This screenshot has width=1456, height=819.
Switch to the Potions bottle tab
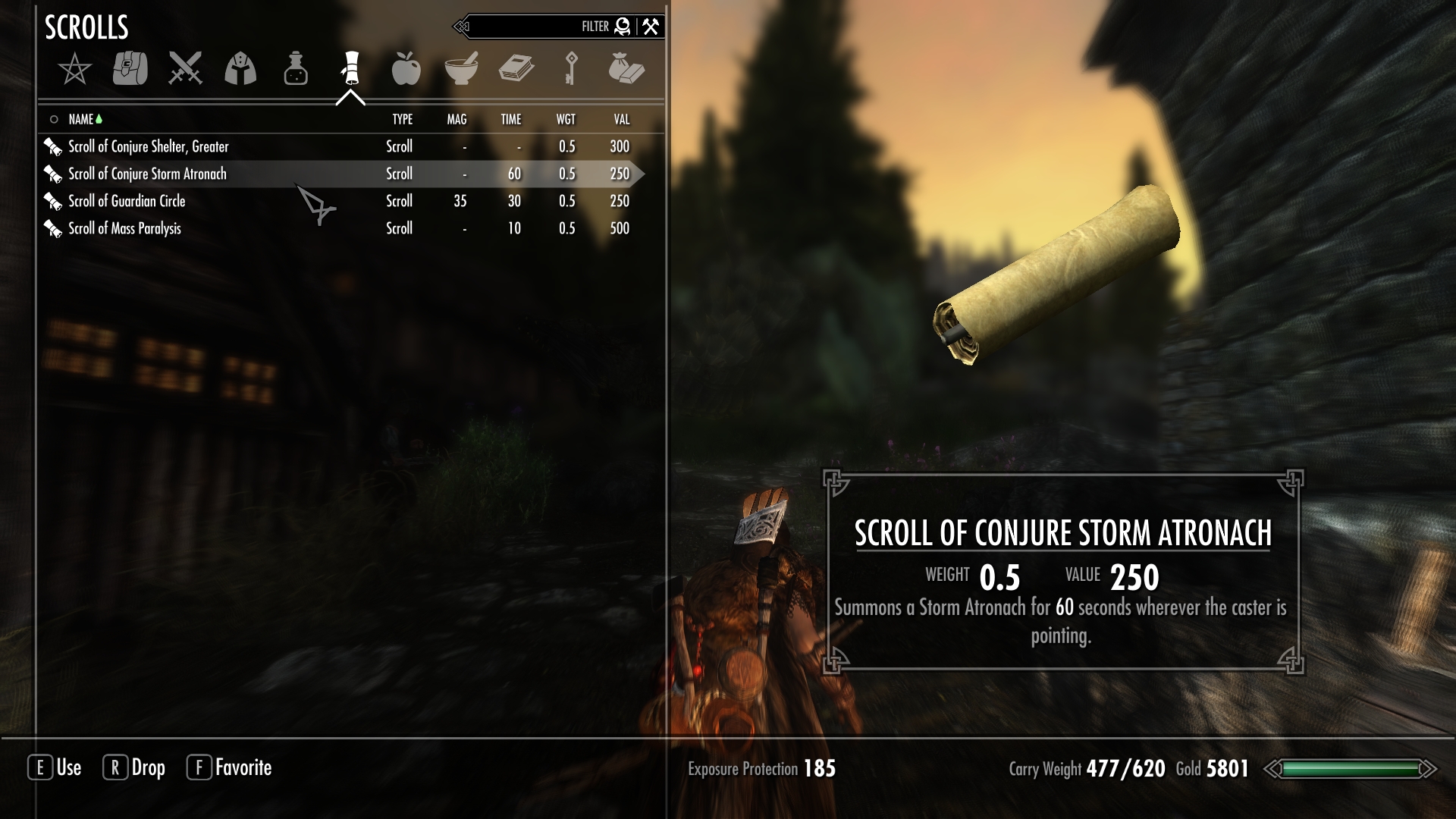(x=296, y=69)
